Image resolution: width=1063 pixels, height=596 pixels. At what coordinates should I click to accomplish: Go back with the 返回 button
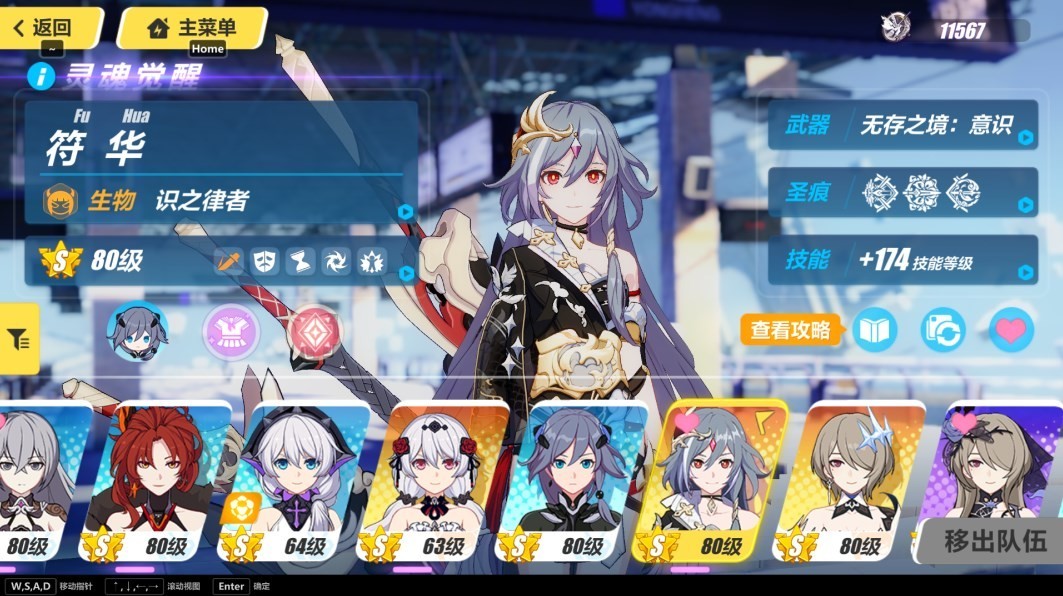coord(46,27)
